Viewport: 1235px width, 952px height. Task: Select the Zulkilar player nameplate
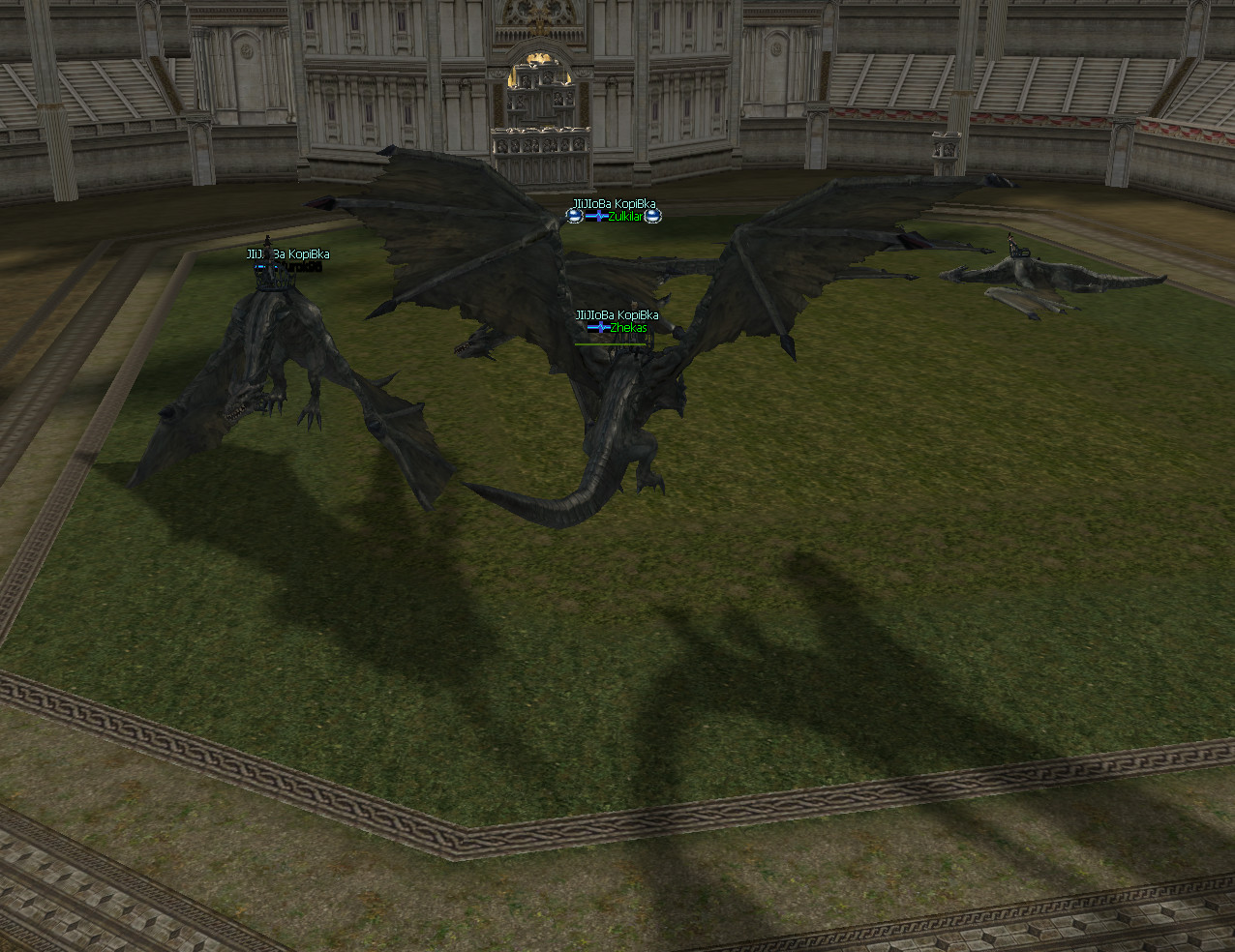(x=624, y=217)
